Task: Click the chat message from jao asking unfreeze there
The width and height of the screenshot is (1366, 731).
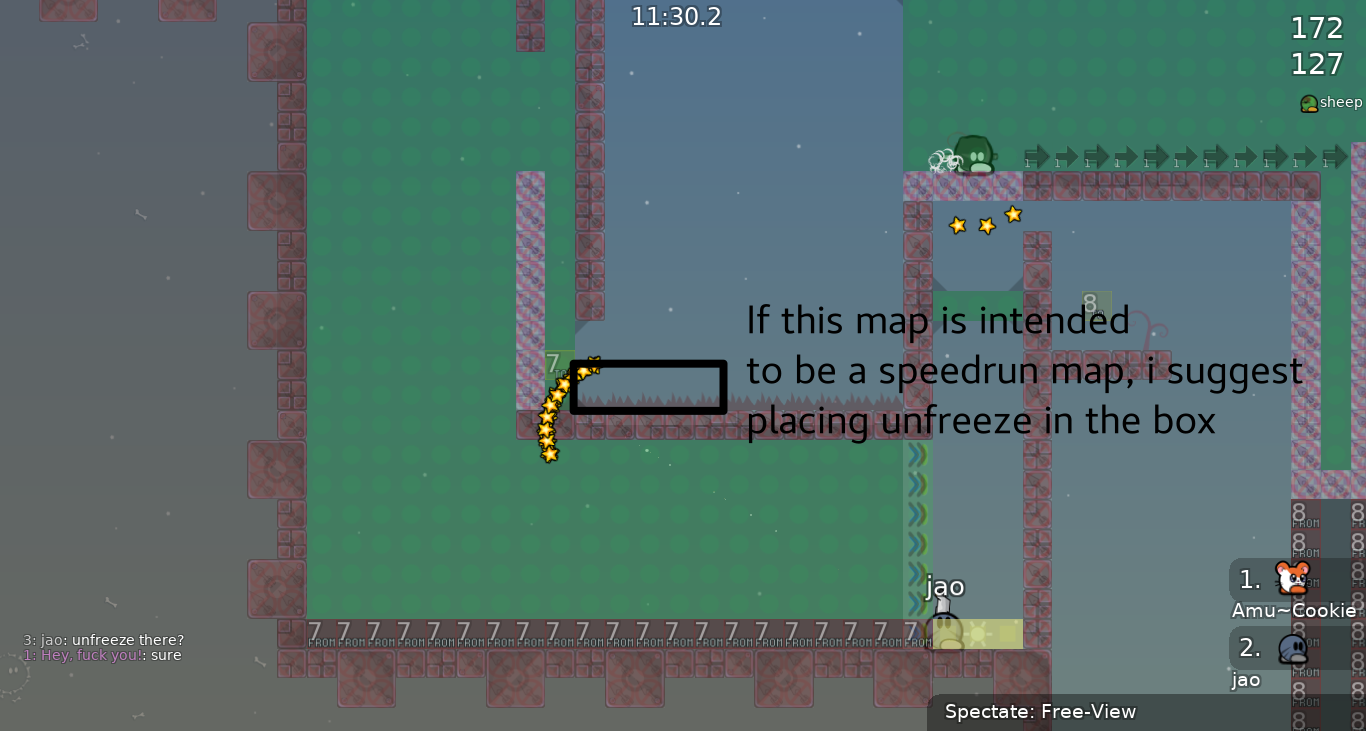Action: point(104,639)
